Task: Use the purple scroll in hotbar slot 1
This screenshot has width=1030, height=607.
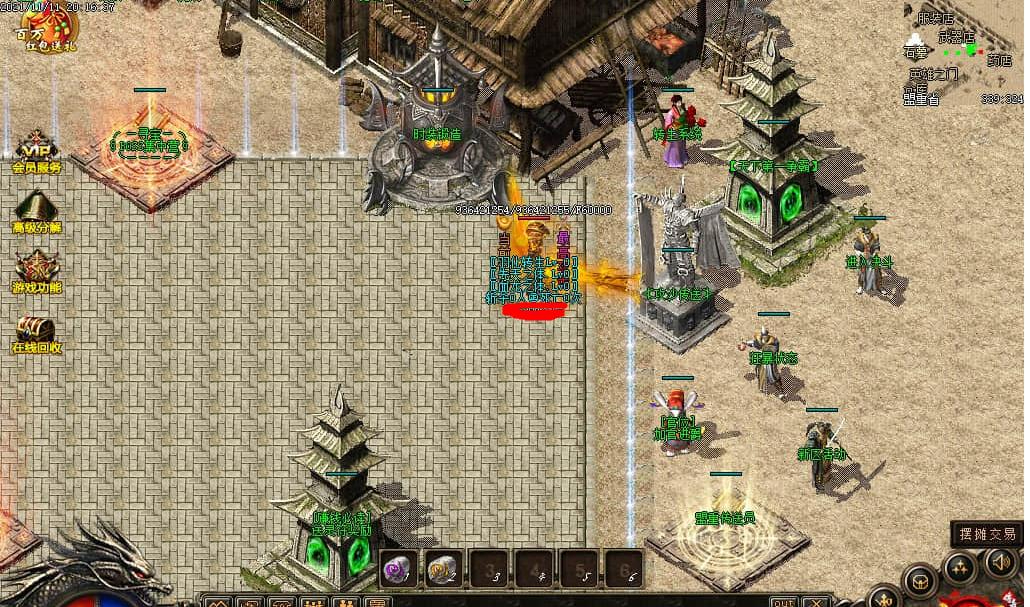Action: click(x=398, y=569)
